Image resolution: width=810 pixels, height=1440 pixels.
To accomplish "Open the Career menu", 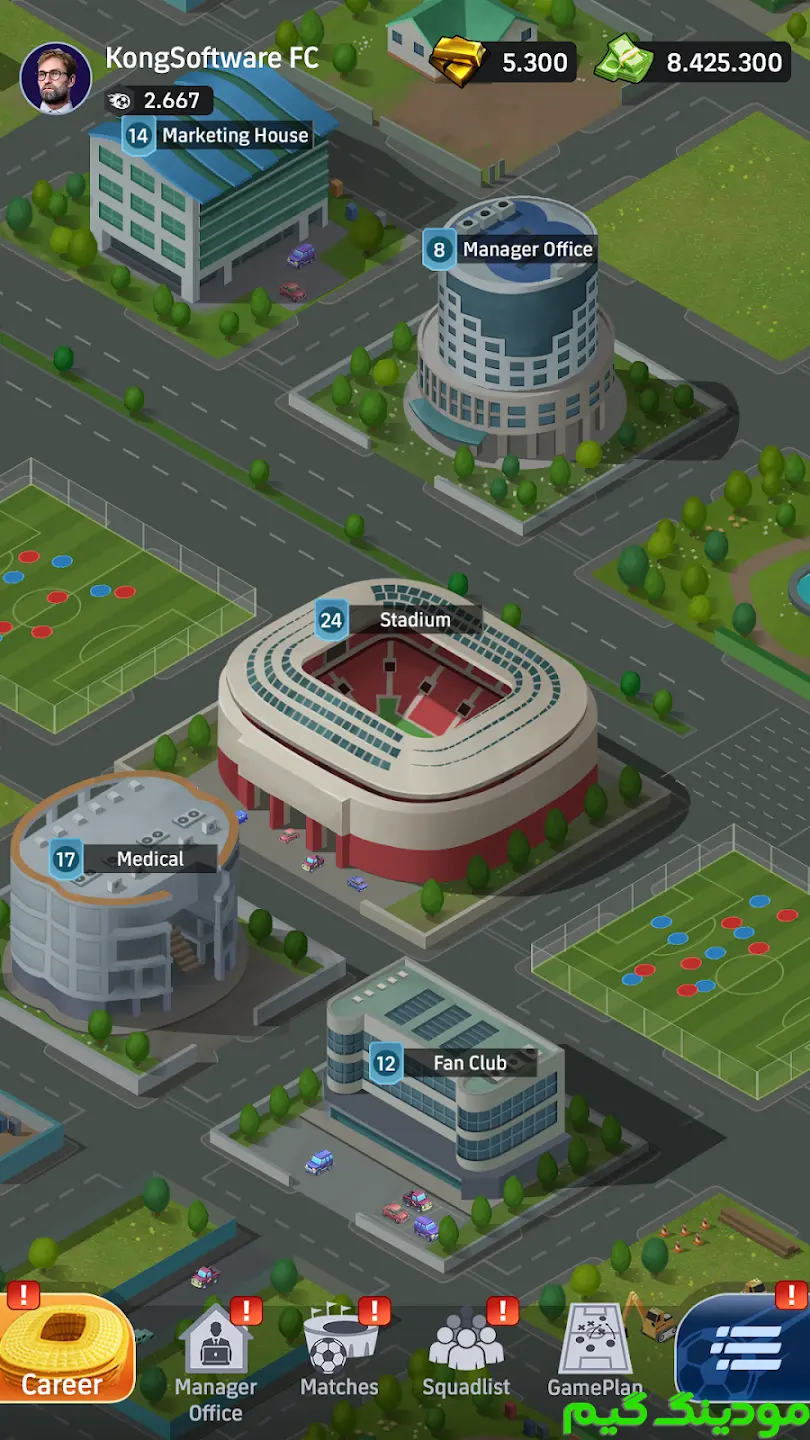I will [65, 1350].
